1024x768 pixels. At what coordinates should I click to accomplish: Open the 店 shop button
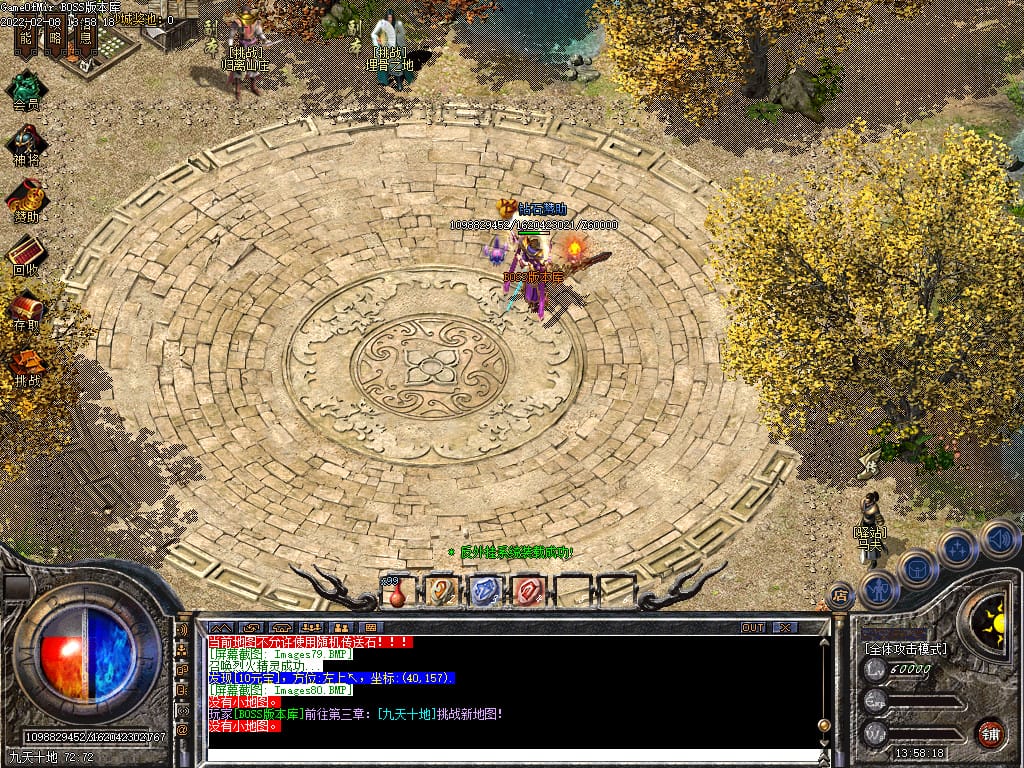(841, 596)
